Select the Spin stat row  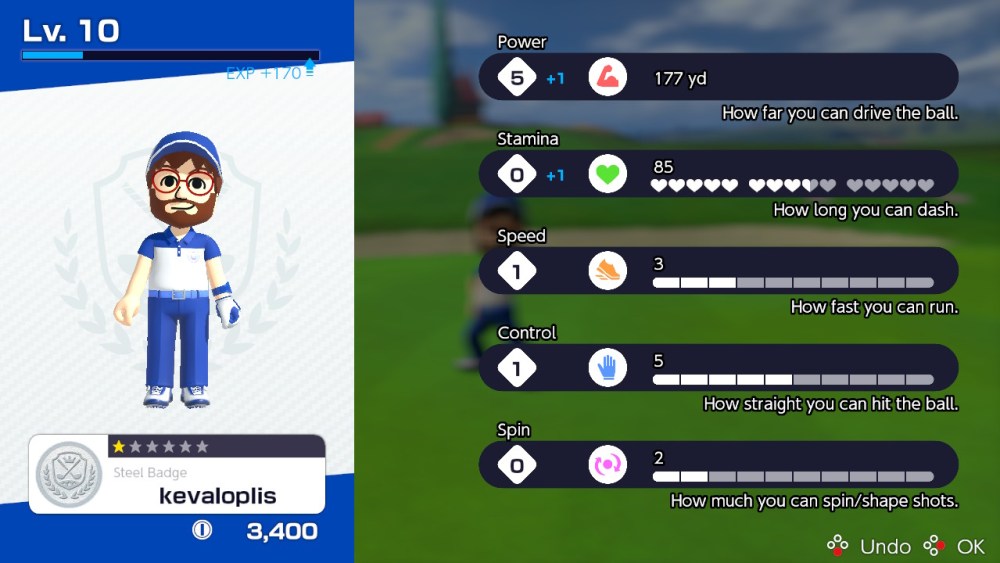click(x=718, y=465)
